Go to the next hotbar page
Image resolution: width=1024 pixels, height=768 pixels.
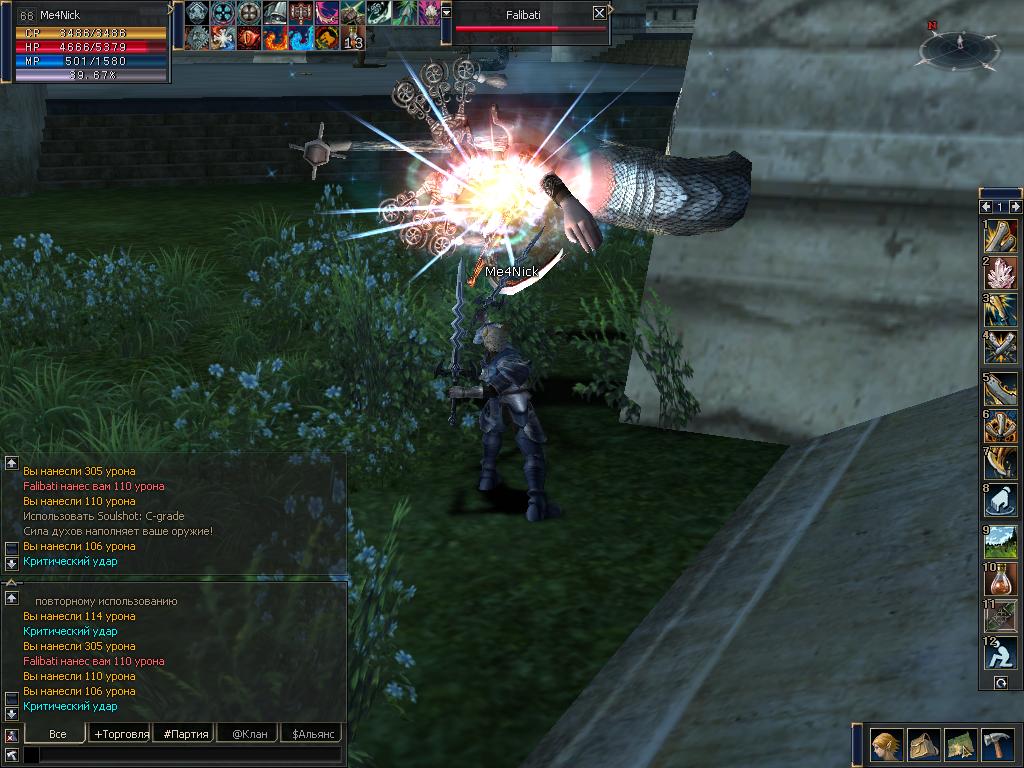point(1015,206)
